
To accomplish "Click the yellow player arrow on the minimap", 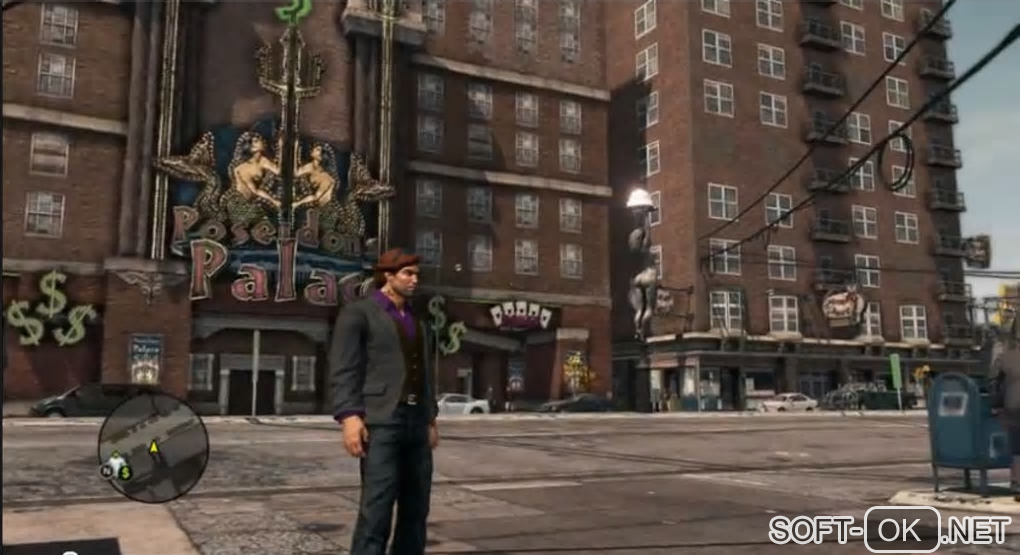I will (155, 449).
